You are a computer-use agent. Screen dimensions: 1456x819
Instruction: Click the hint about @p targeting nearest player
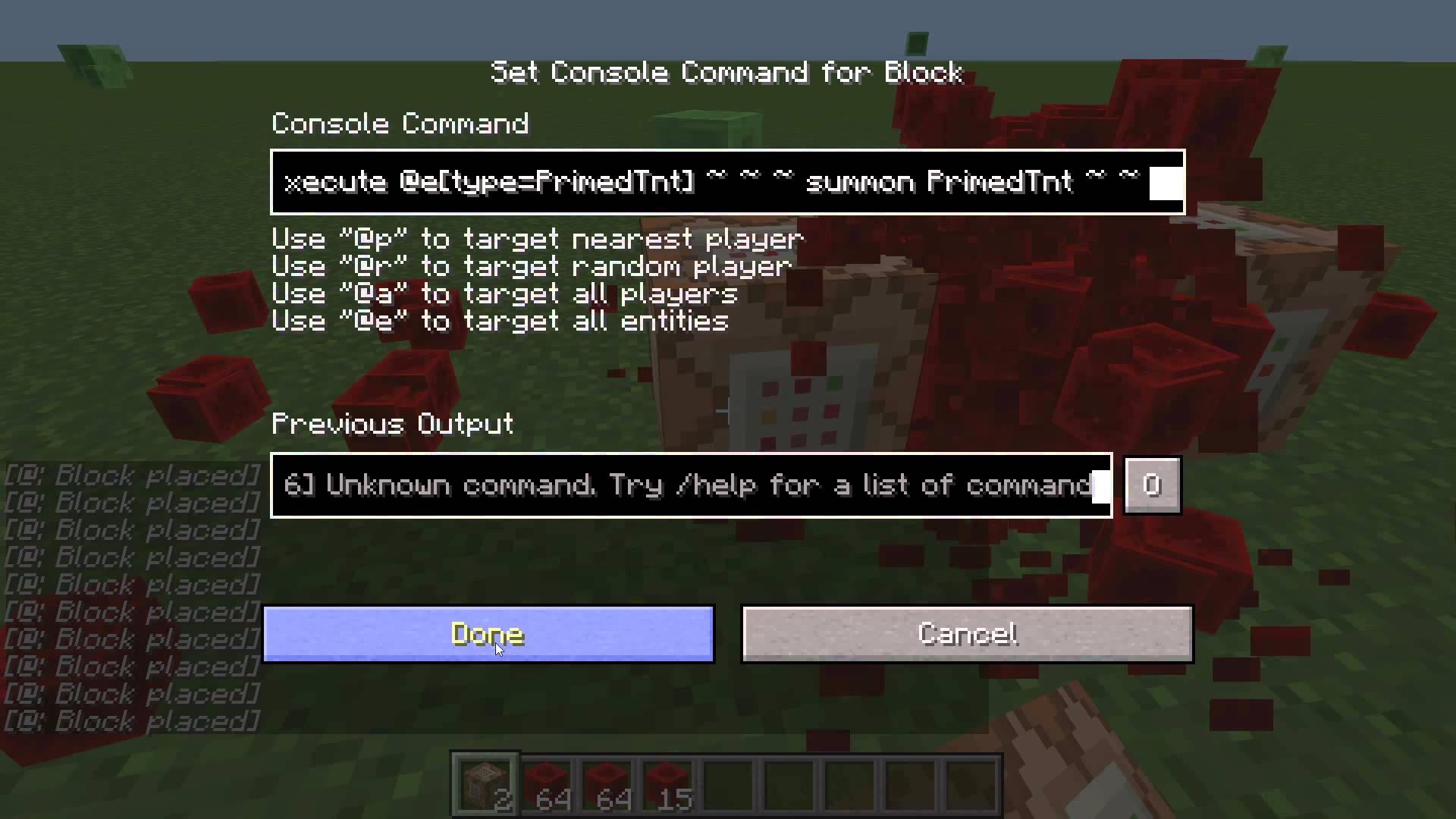point(537,239)
